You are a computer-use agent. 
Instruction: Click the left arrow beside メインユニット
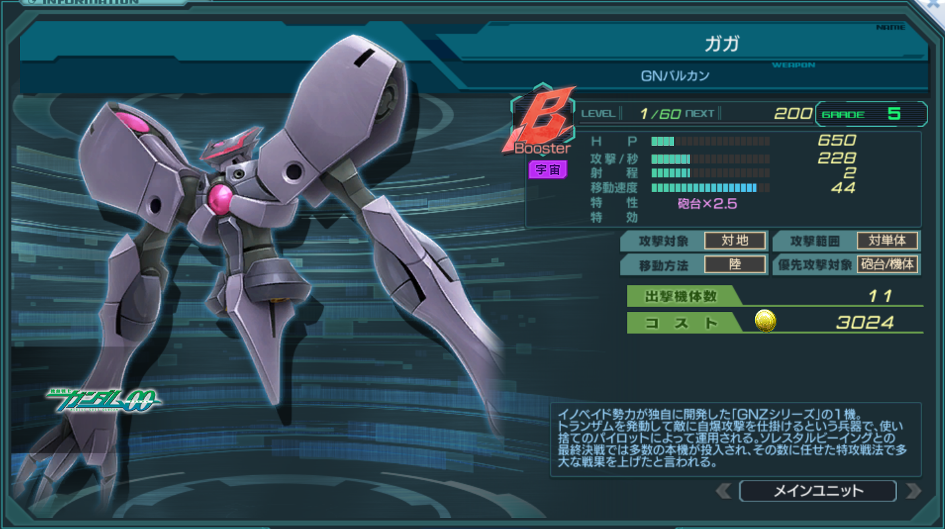(x=724, y=491)
